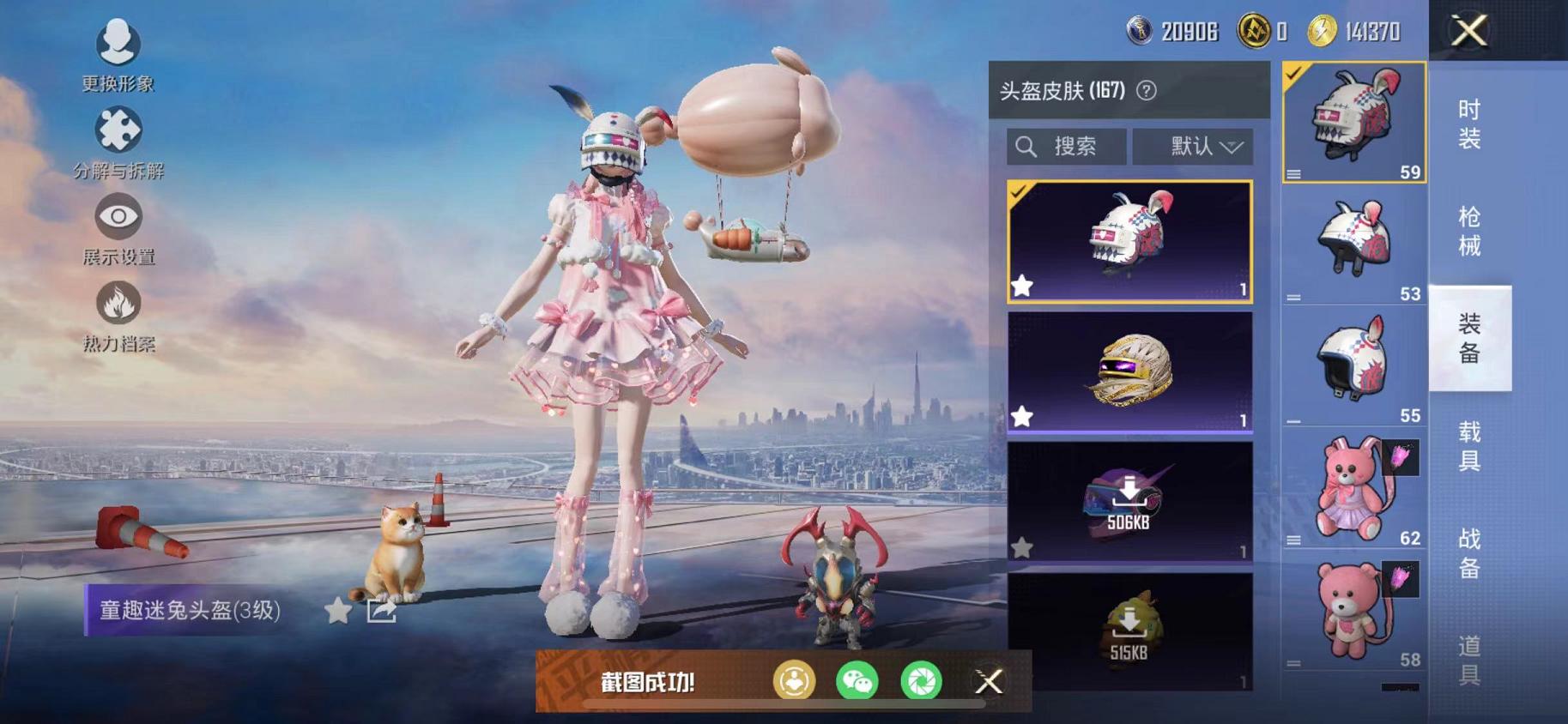
Task: Tap the golden share icon next to 截图成功
Action: (x=794, y=682)
